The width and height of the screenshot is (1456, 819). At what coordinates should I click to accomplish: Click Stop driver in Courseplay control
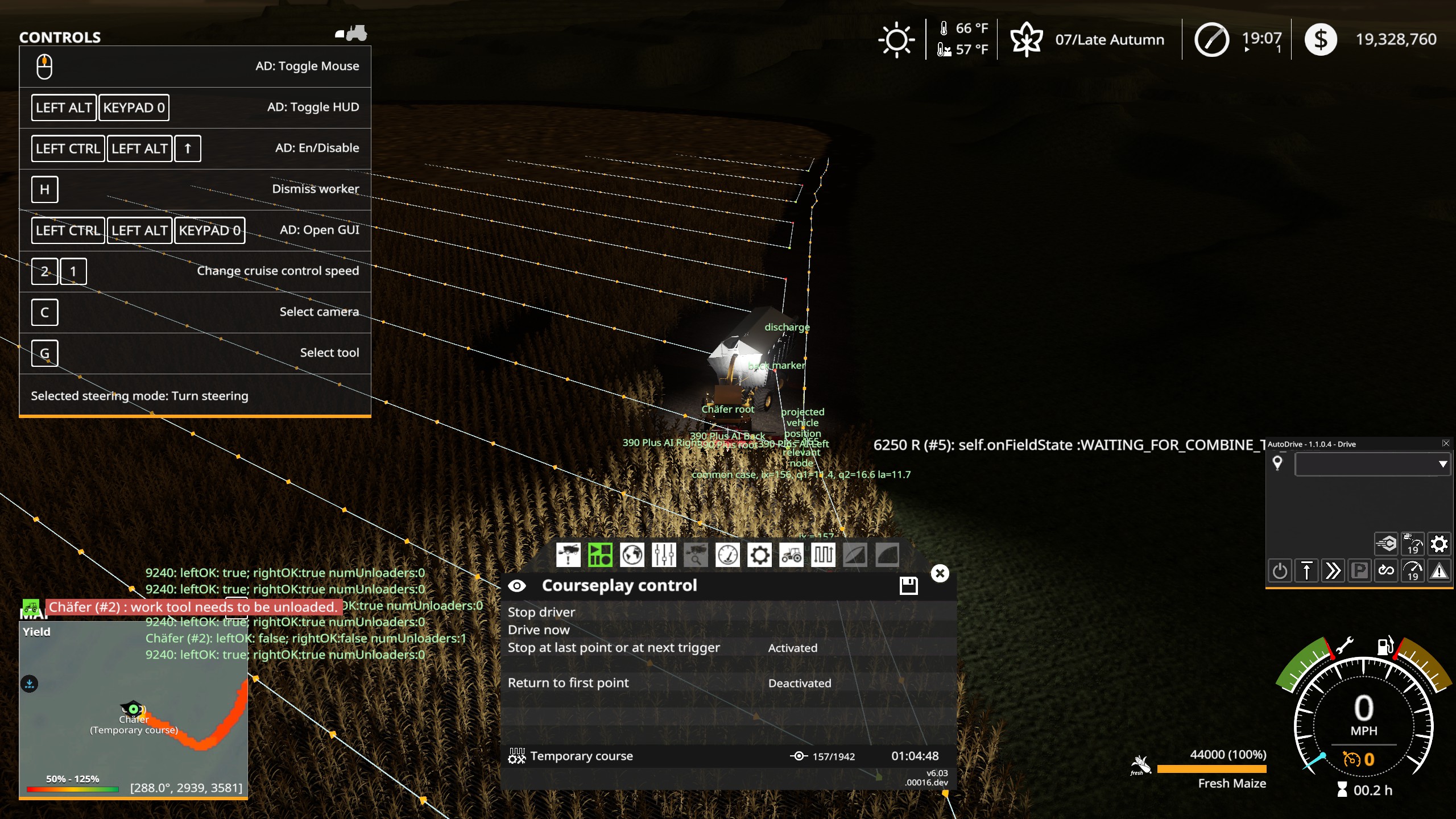pyautogui.click(x=541, y=612)
